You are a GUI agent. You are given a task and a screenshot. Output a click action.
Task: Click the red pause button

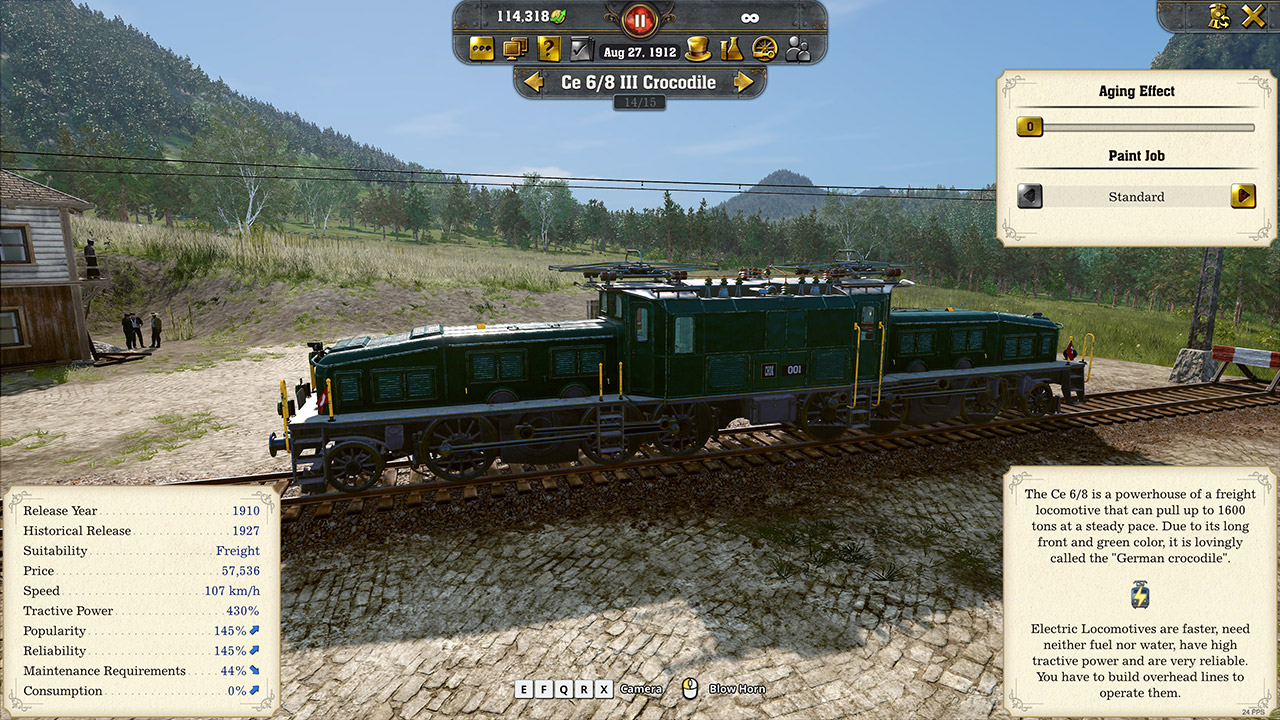coord(638,18)
